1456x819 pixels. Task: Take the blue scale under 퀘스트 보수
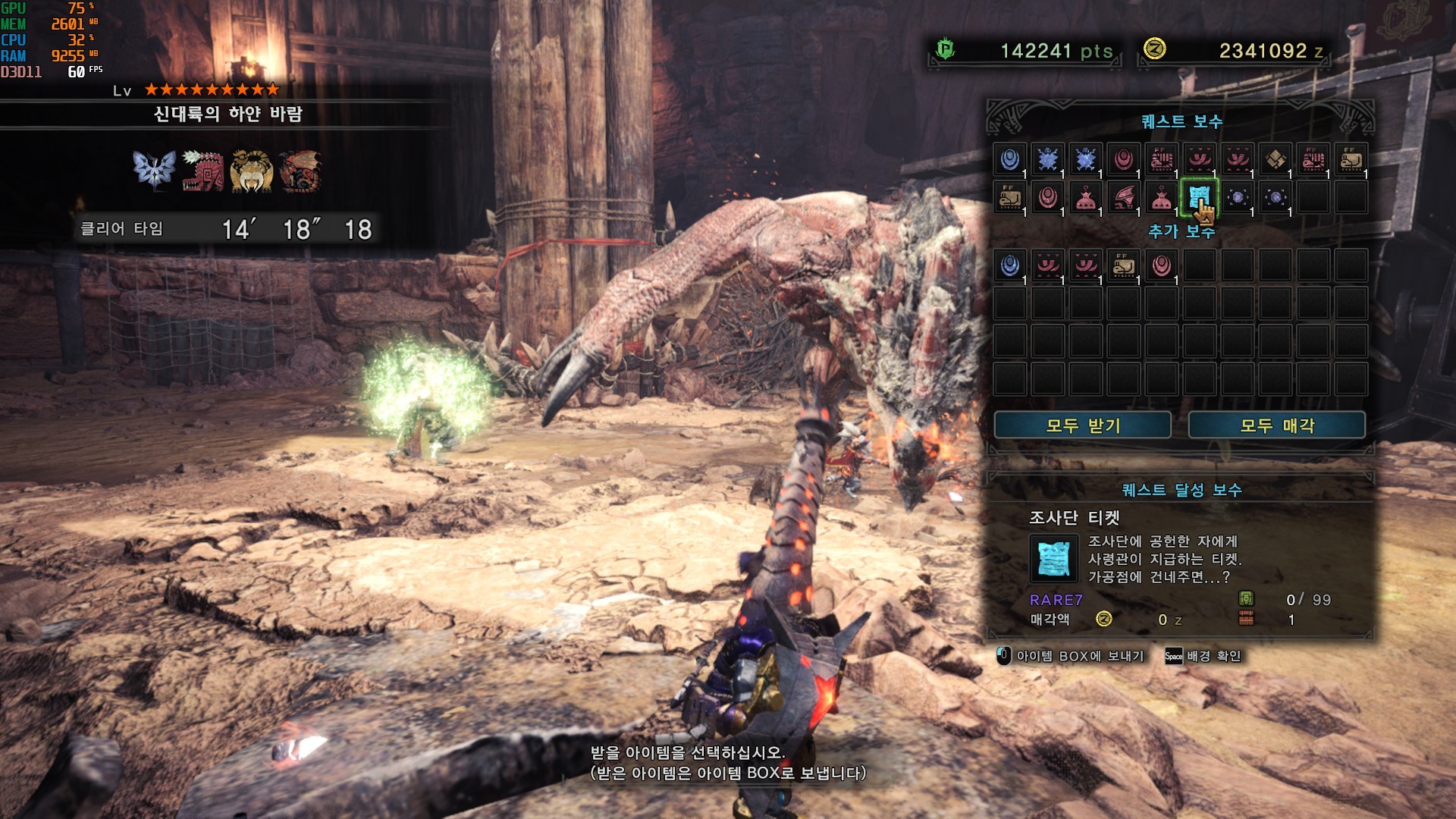[x=1009, y=159]
